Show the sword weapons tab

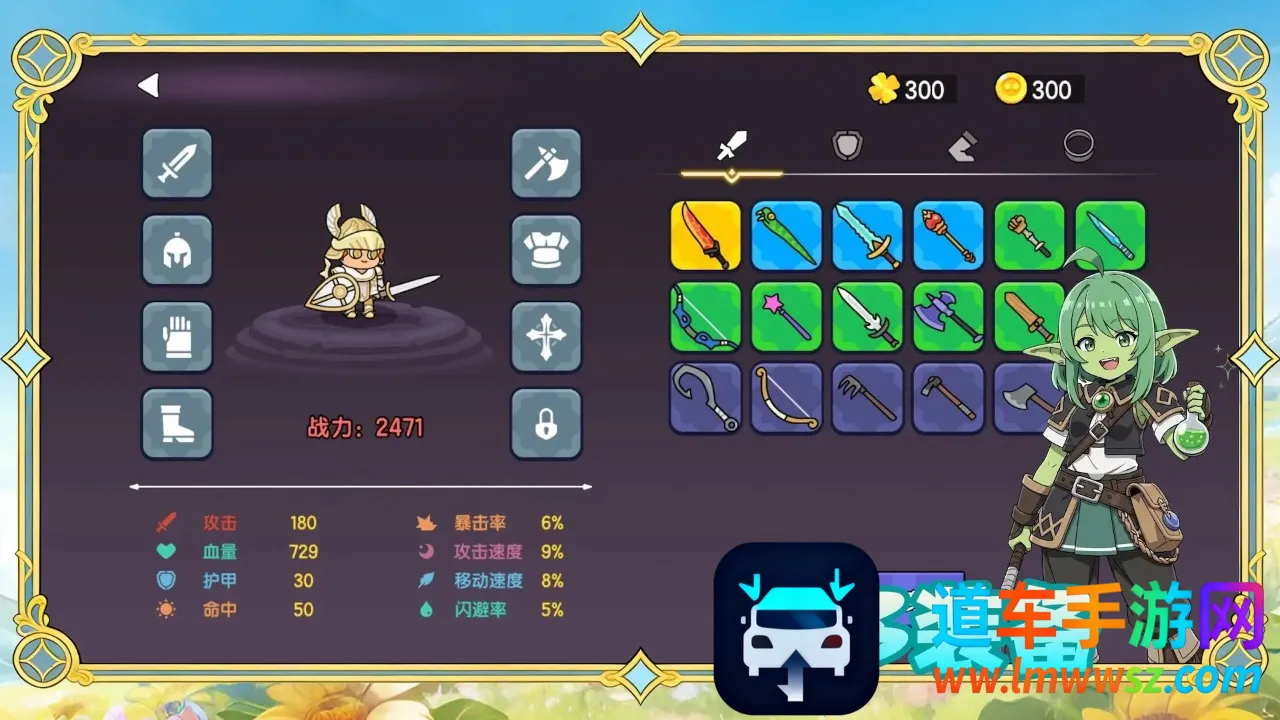732,147
